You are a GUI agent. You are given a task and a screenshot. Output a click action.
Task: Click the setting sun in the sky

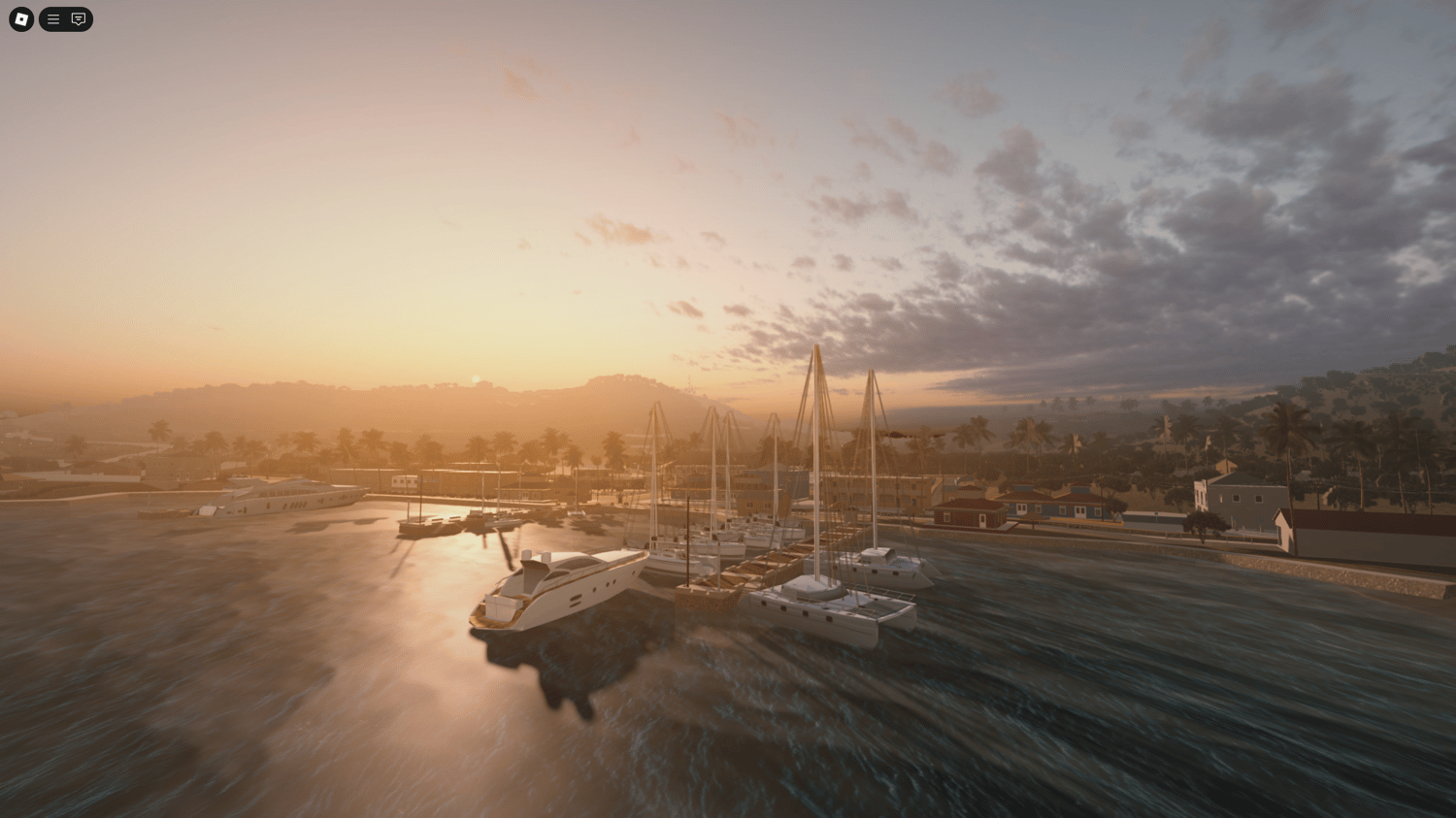(x=474, y=376)
